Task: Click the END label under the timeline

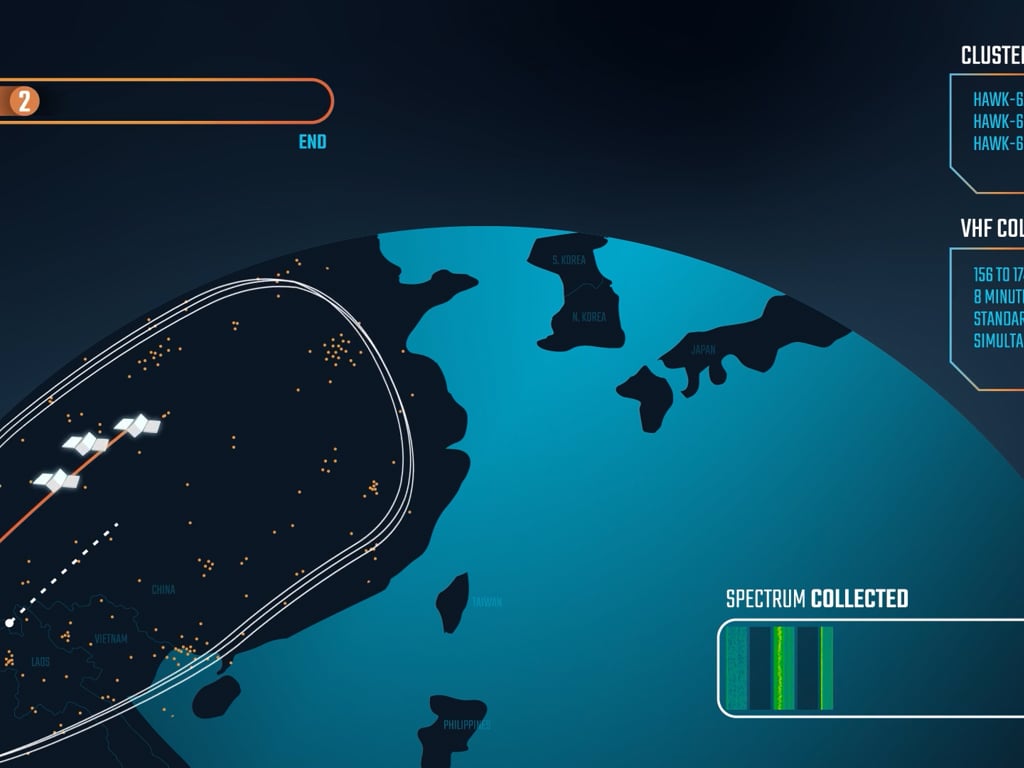Action: coord(312,142)
